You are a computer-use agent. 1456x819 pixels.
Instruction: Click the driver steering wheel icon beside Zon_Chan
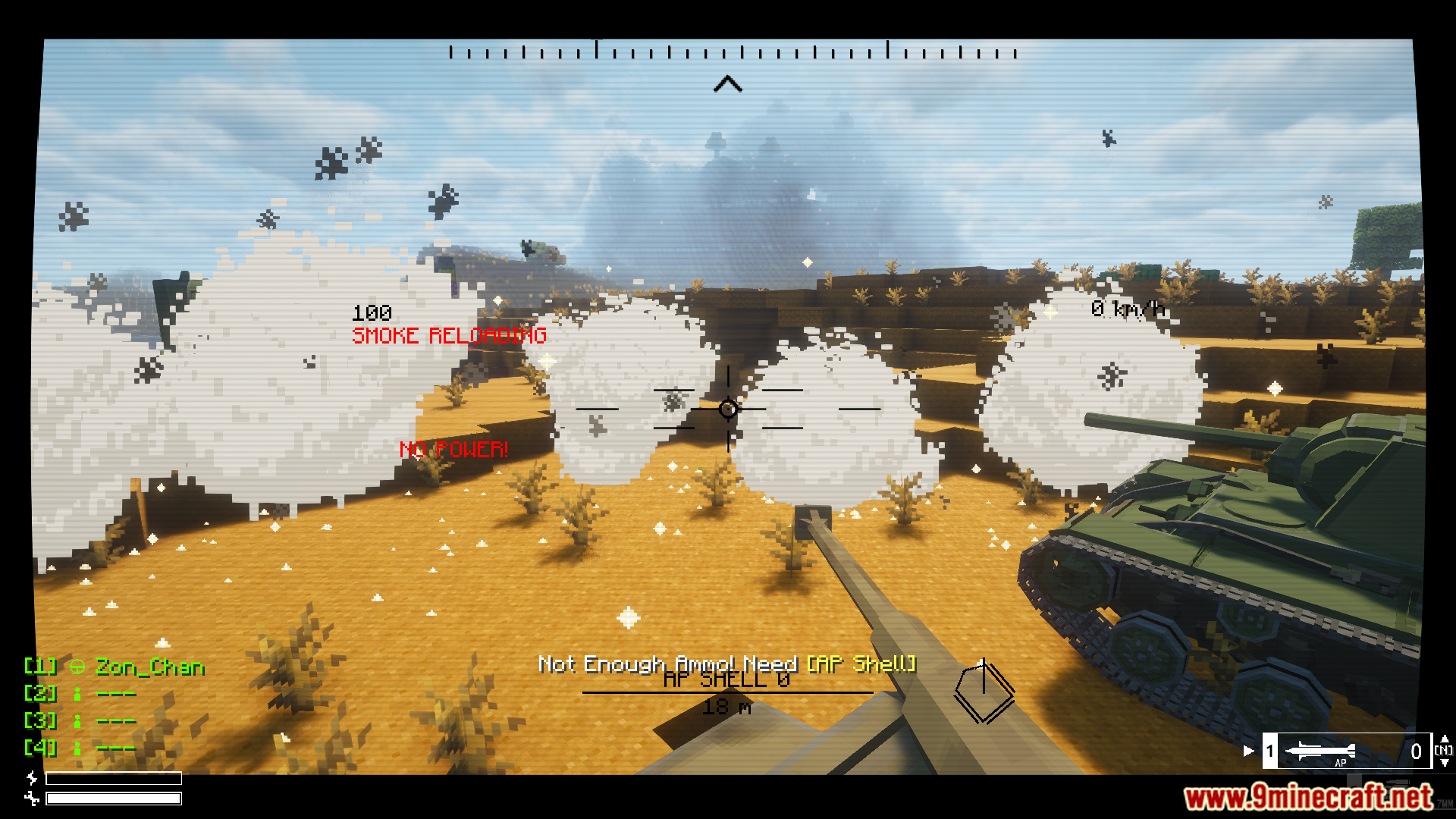pyautogui.click(x=78, y=667)
